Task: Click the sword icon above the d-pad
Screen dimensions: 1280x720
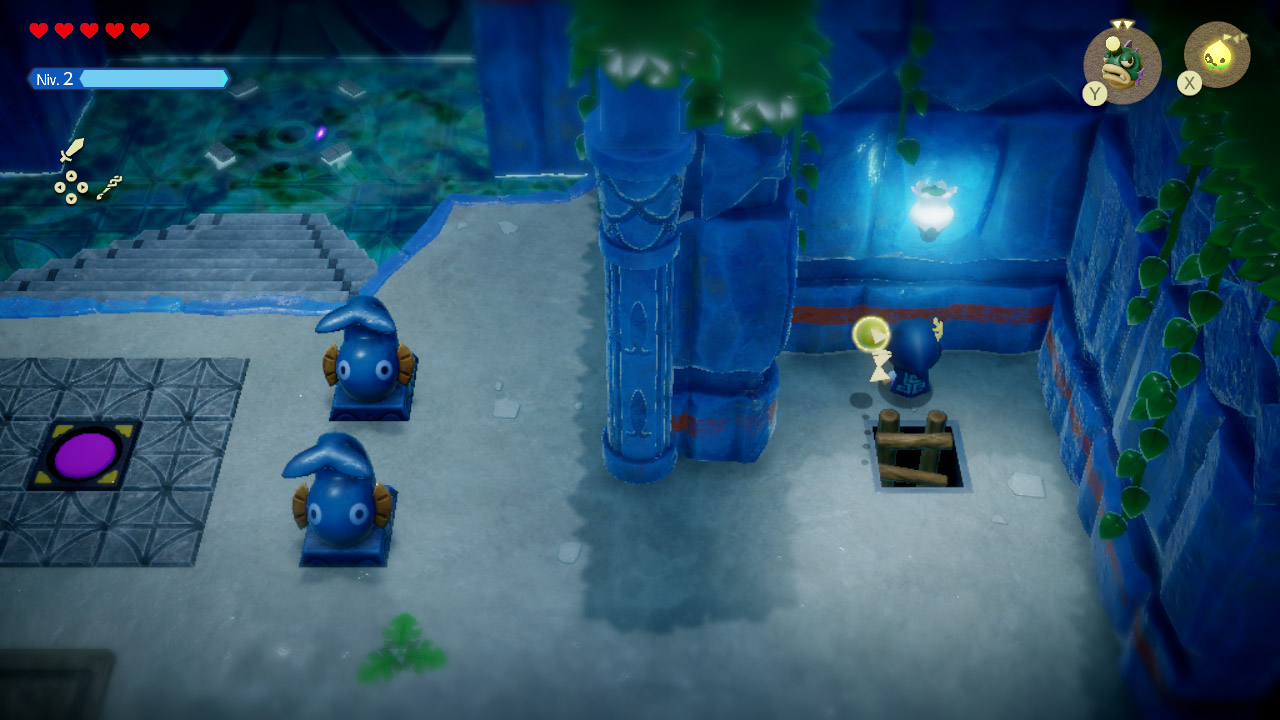Action: (71, 150)
